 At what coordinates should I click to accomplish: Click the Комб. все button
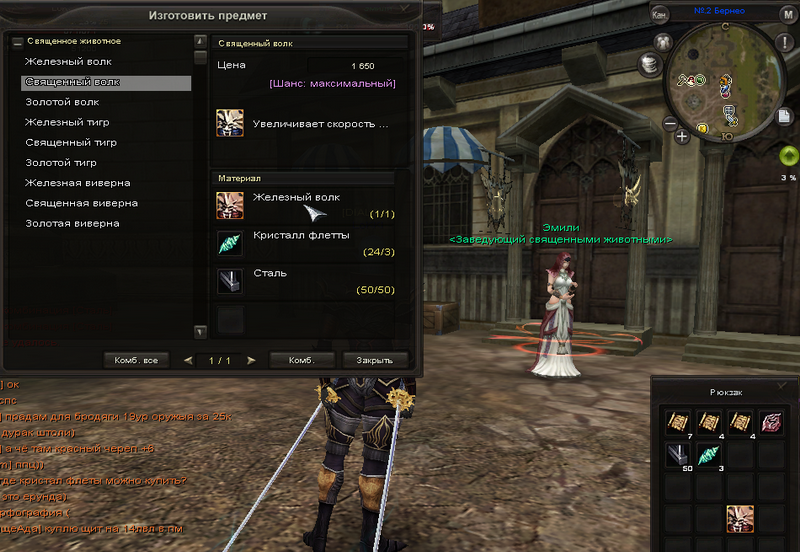point(136,360)
